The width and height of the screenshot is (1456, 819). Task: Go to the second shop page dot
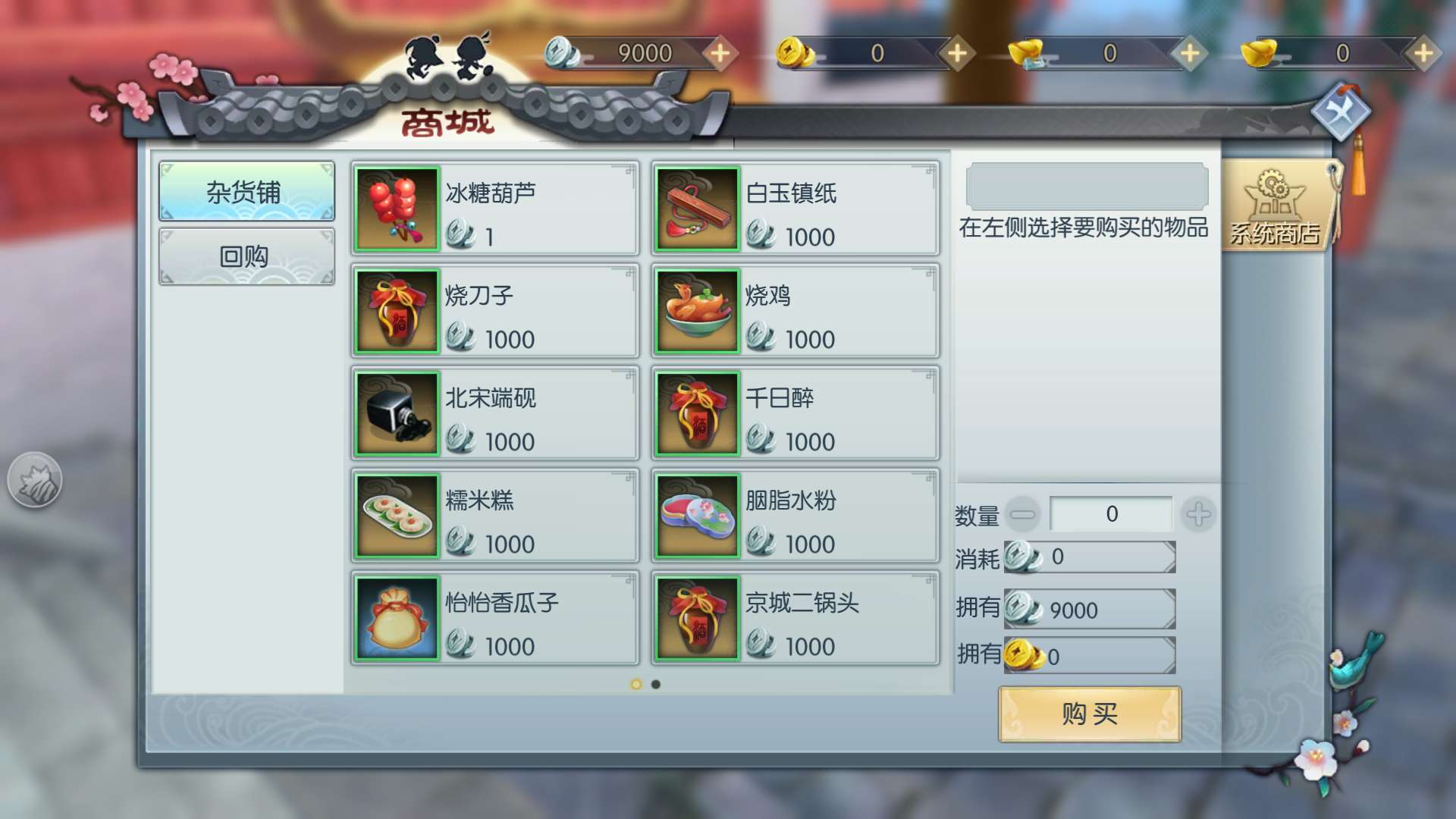pyautogui.click(x=654, y=685)
